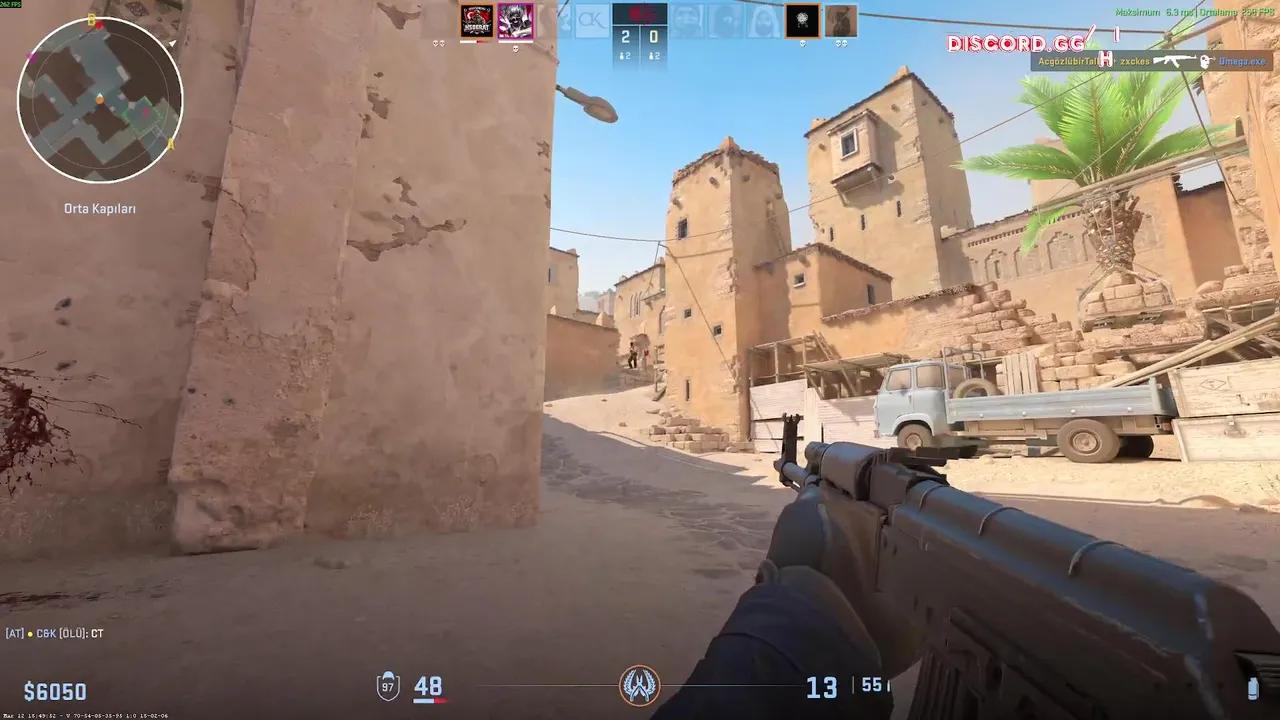Click the CT round score of 2

[x=625, y=34]
